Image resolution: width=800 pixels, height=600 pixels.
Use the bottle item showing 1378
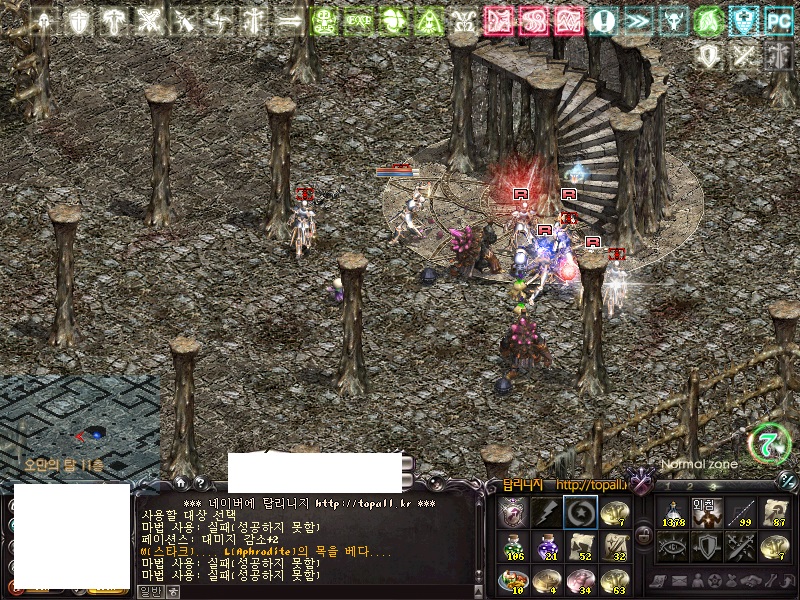672,512
